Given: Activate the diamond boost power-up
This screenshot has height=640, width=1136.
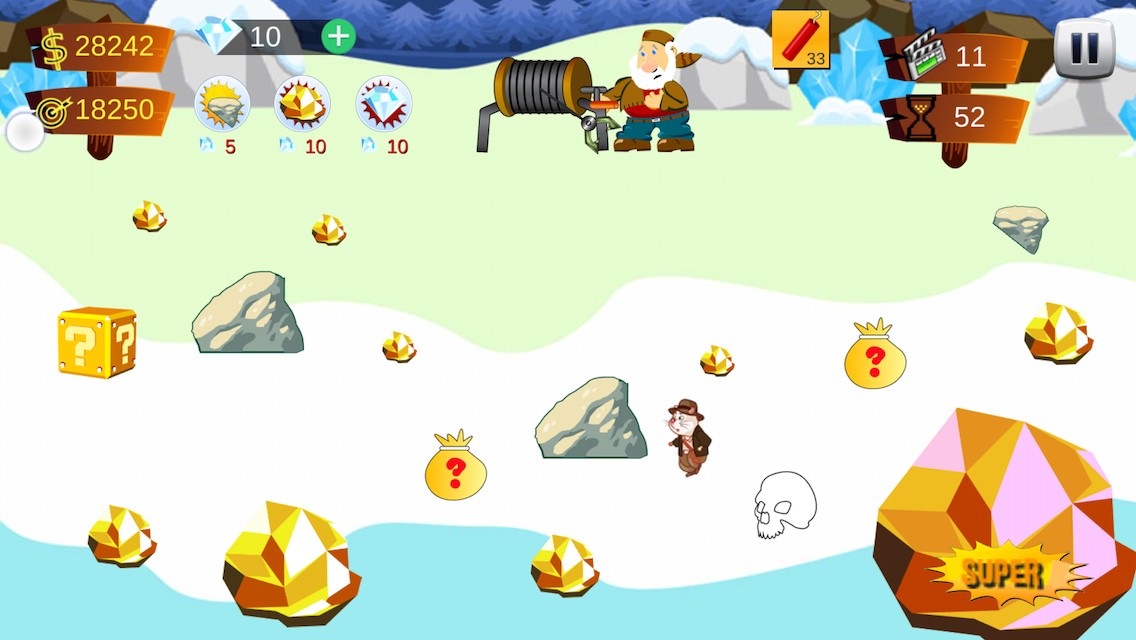Looking at the screenshot, I should (x=384, y=104).
